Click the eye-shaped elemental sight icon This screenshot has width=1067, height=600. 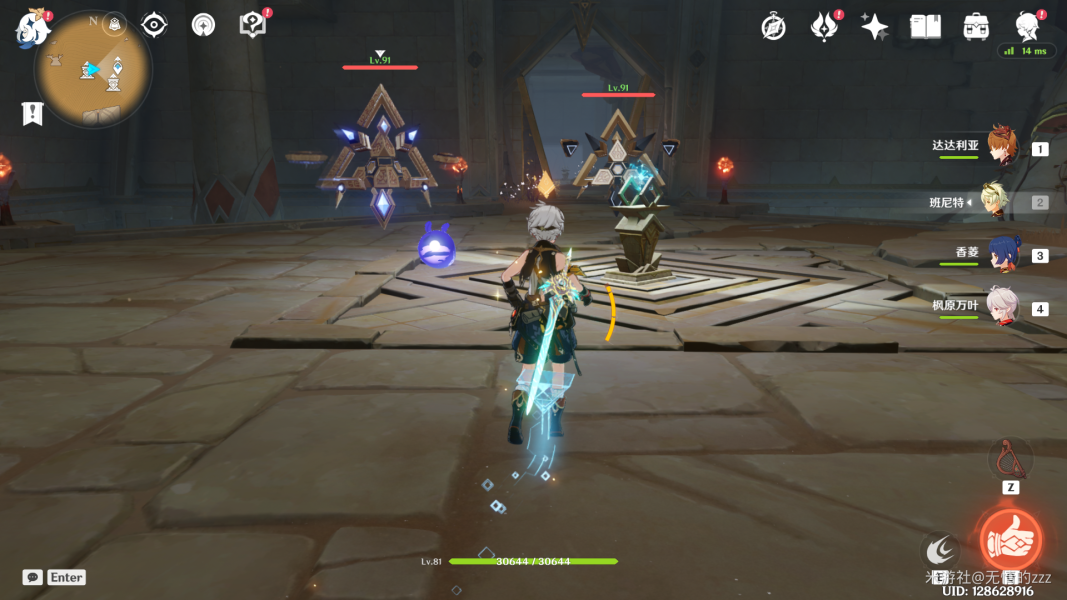[154, 25]
